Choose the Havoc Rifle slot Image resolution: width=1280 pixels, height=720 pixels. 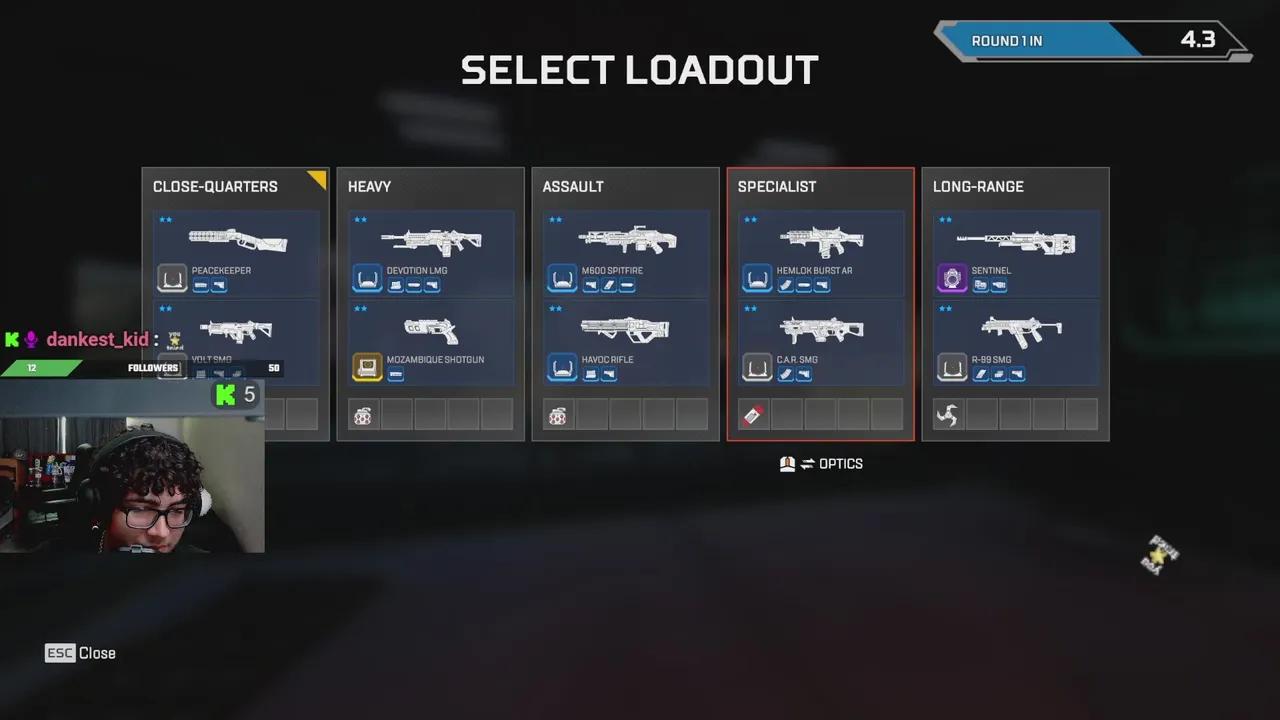(x=626, y=341)
